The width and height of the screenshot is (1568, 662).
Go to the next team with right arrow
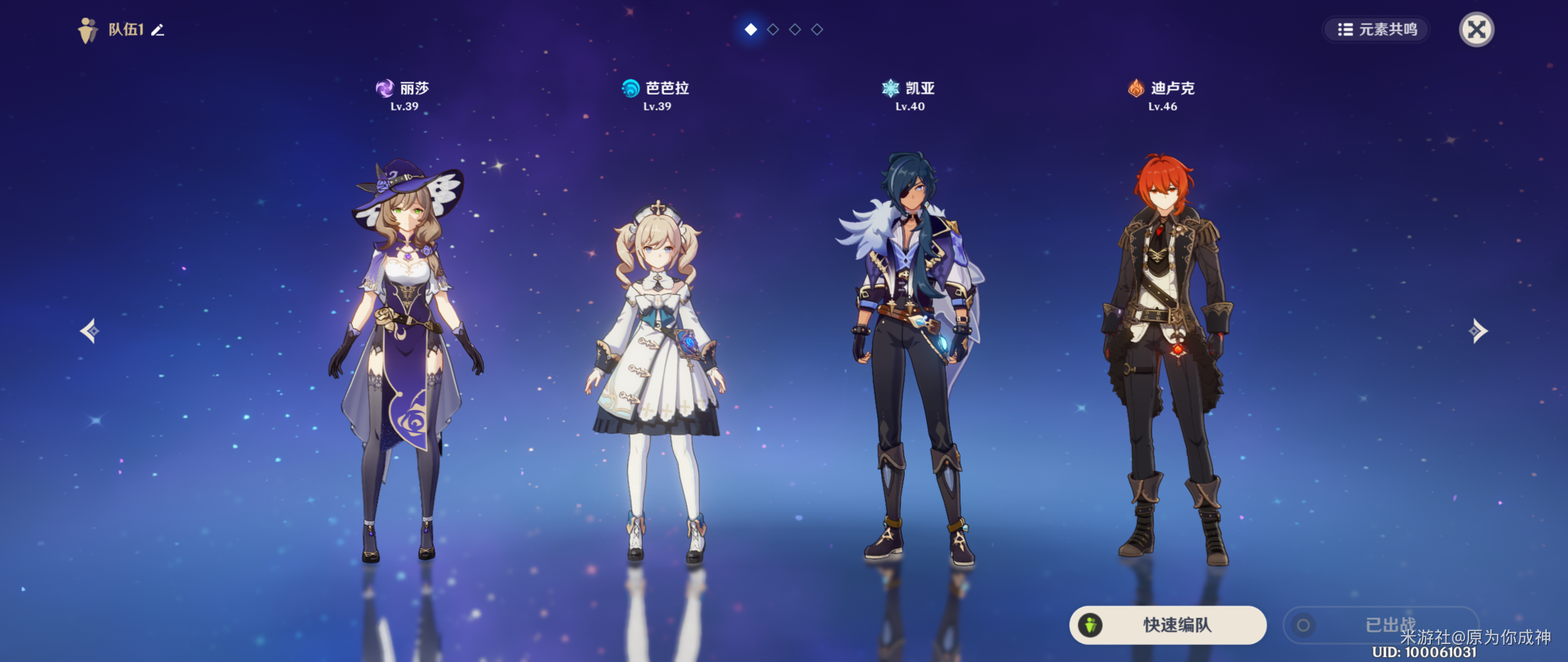pos(1478,331)
